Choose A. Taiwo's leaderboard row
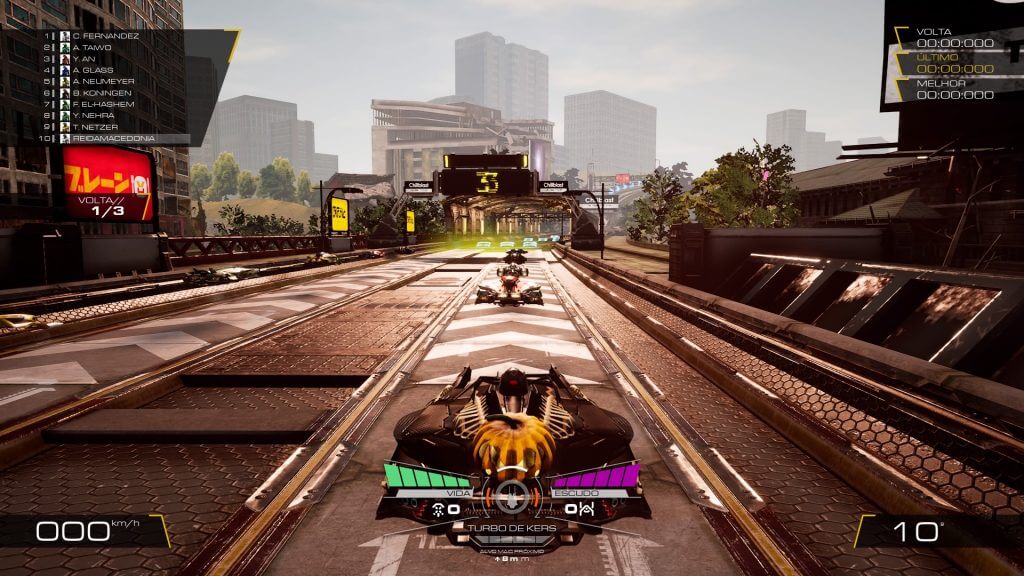Screen dimensions: 1024x576 (x=91, y=47)
